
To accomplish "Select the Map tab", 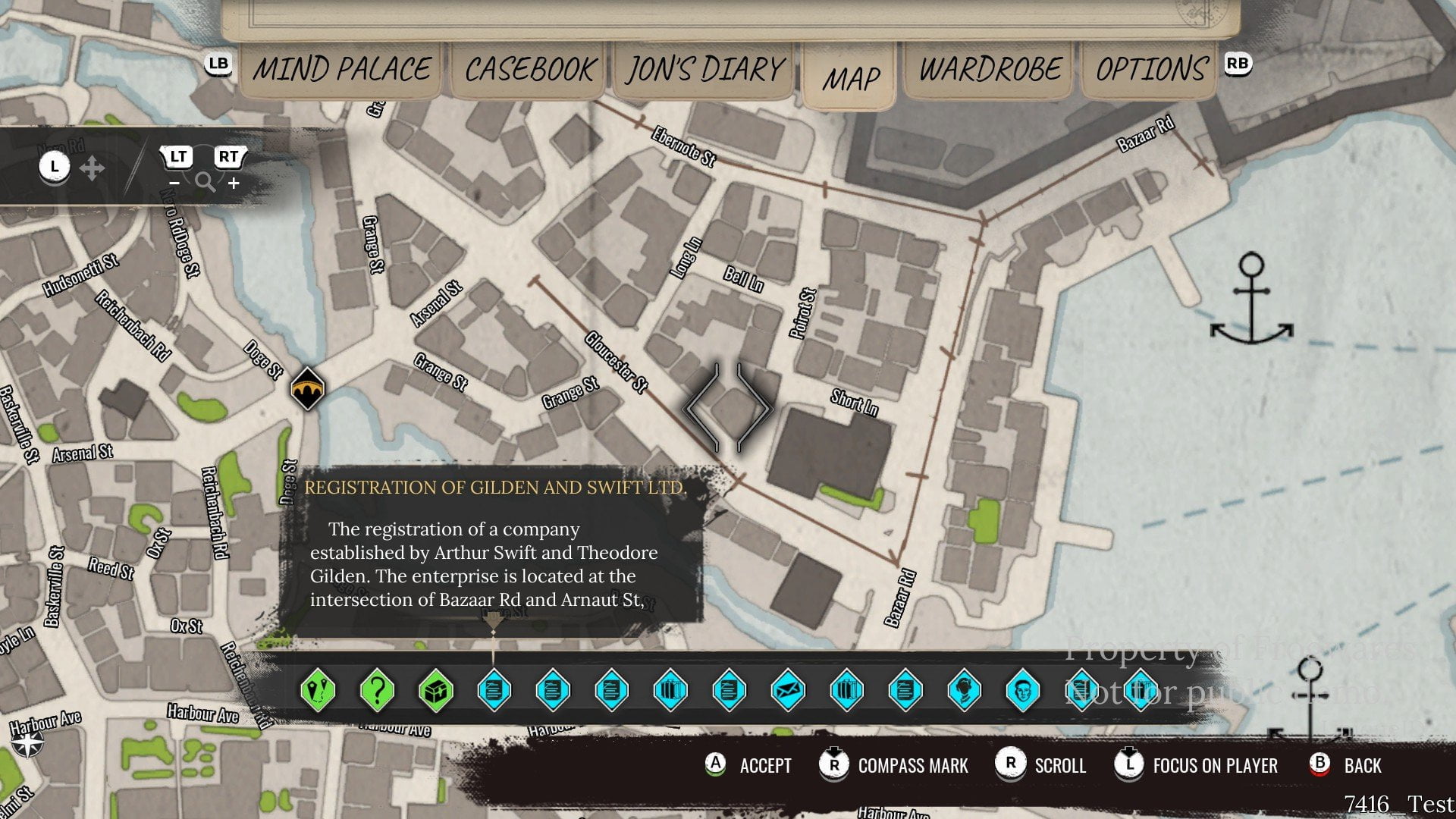I will (850, 78).
